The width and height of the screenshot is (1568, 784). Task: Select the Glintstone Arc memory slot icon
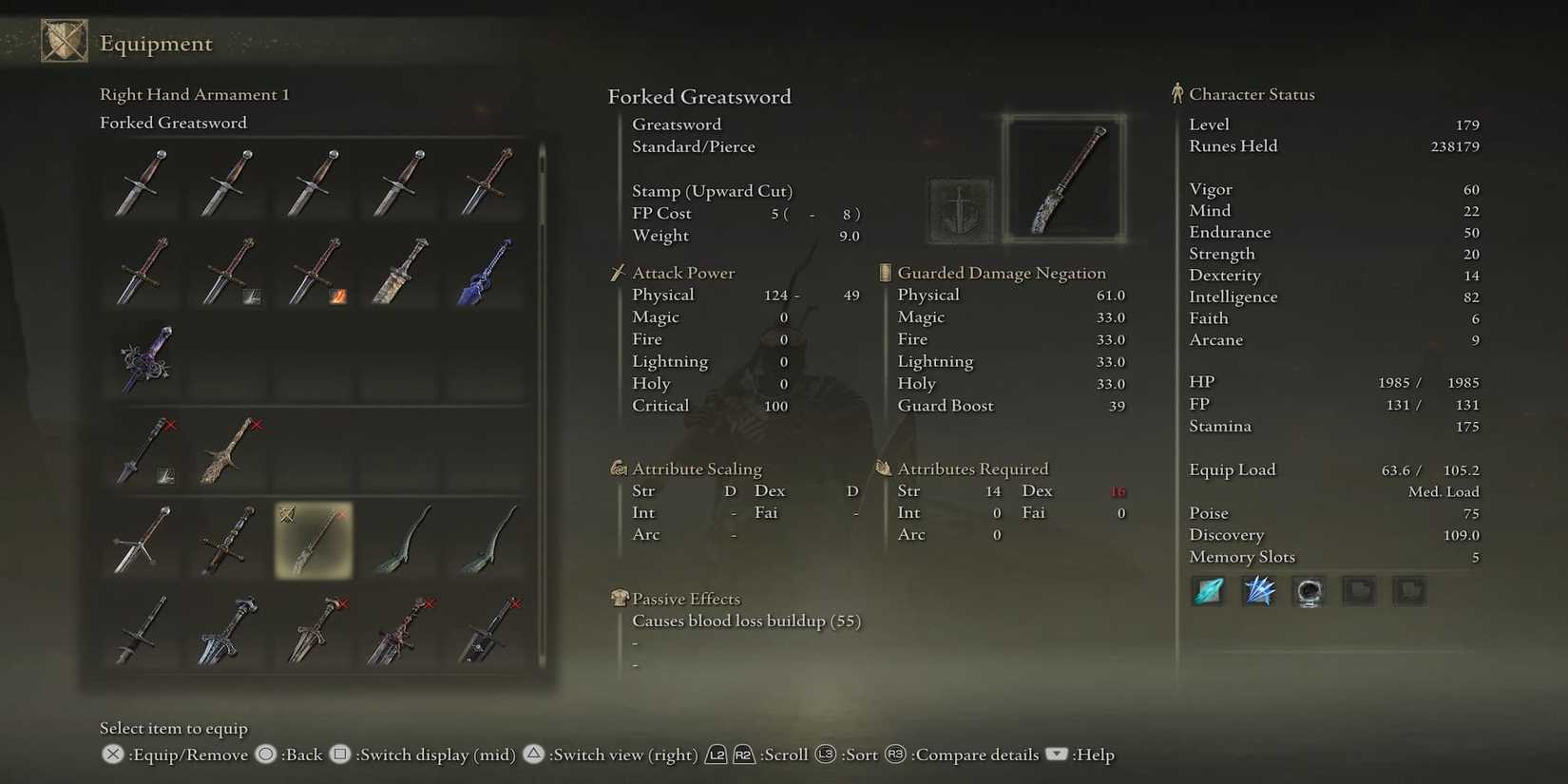1258,591
